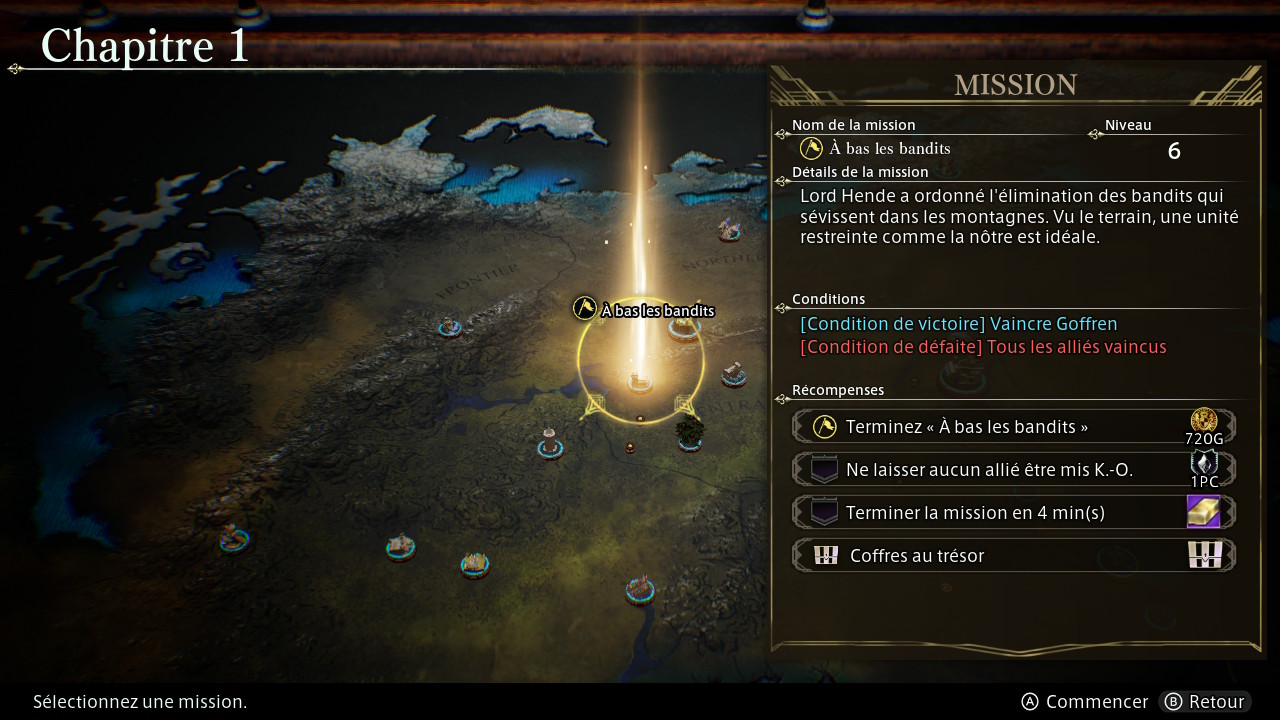The image size is (1280, 720).
Task: Select the "À bas les bandits" map marker
Action: coord(644,311)
